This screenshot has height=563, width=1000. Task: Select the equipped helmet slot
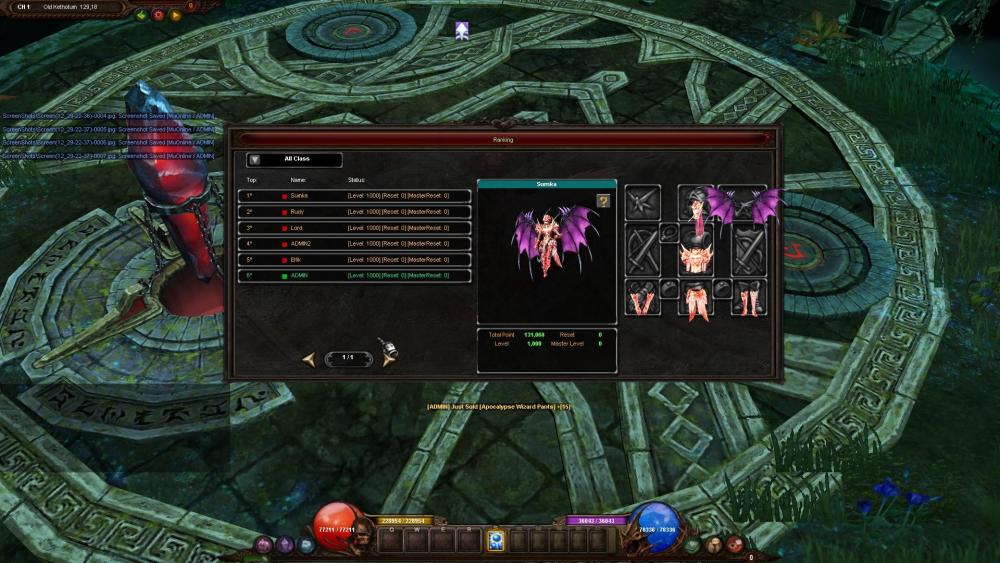point(695,203)
